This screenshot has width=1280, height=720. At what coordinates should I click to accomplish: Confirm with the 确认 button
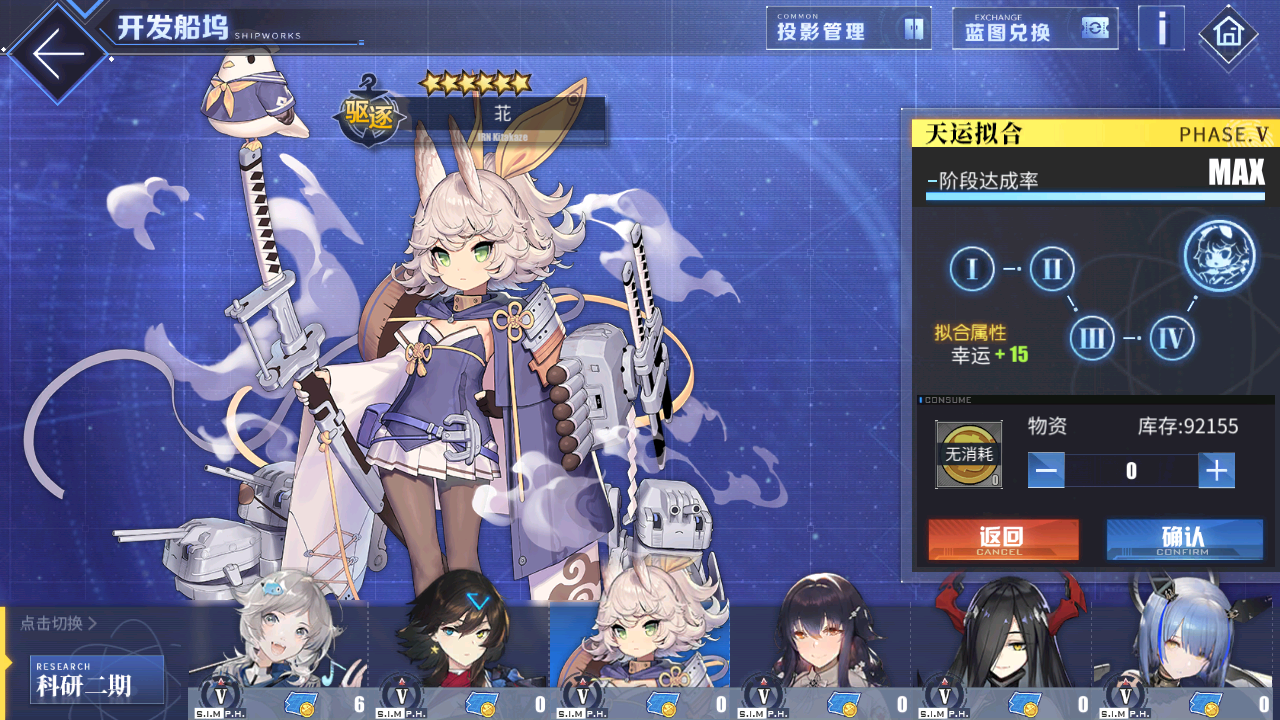[1184, 539]
